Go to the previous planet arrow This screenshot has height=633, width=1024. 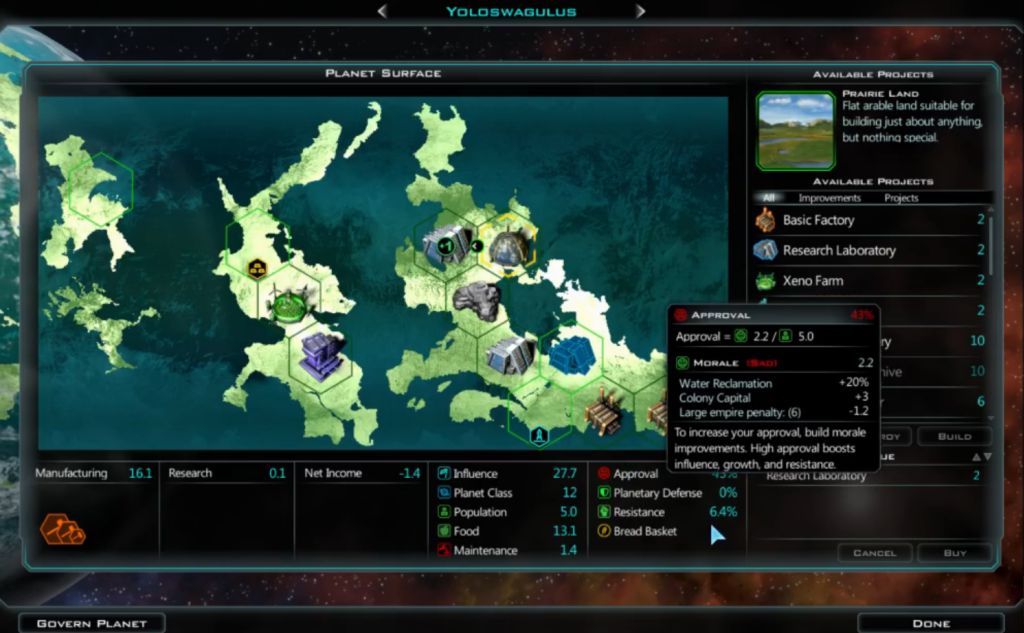point(382,11)
